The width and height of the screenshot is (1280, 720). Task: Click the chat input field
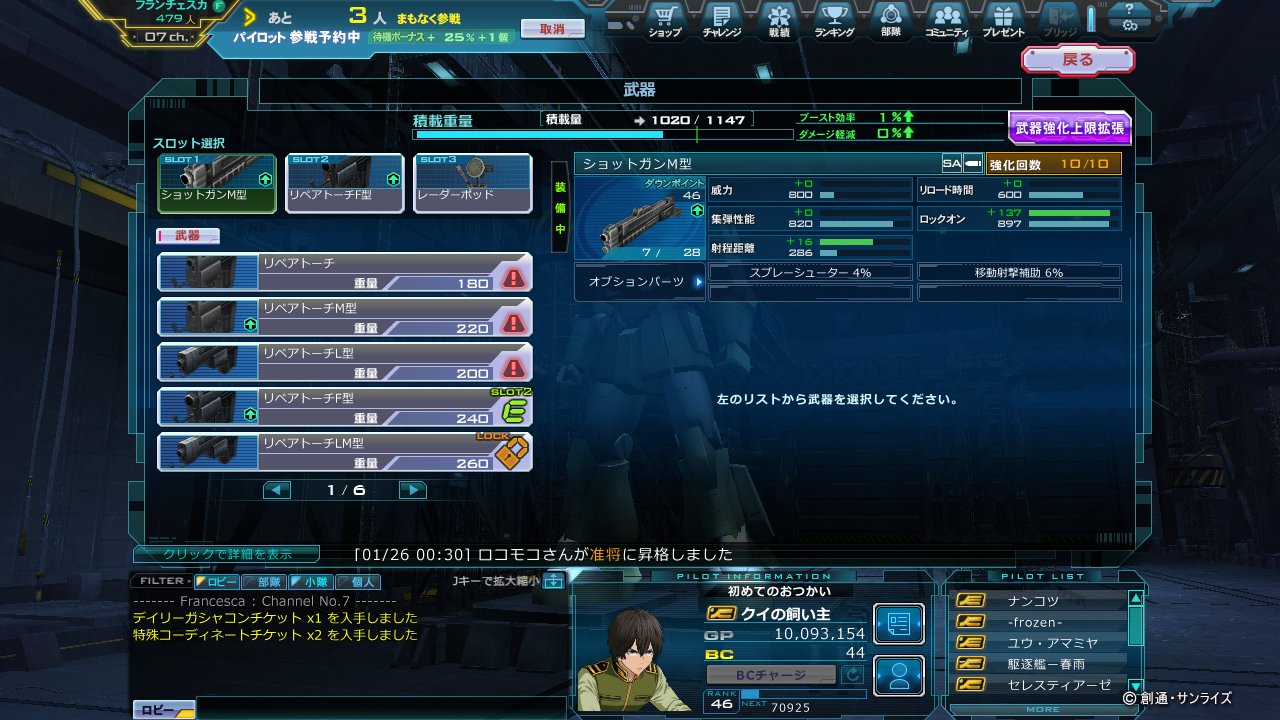click(x=380, y=708)
